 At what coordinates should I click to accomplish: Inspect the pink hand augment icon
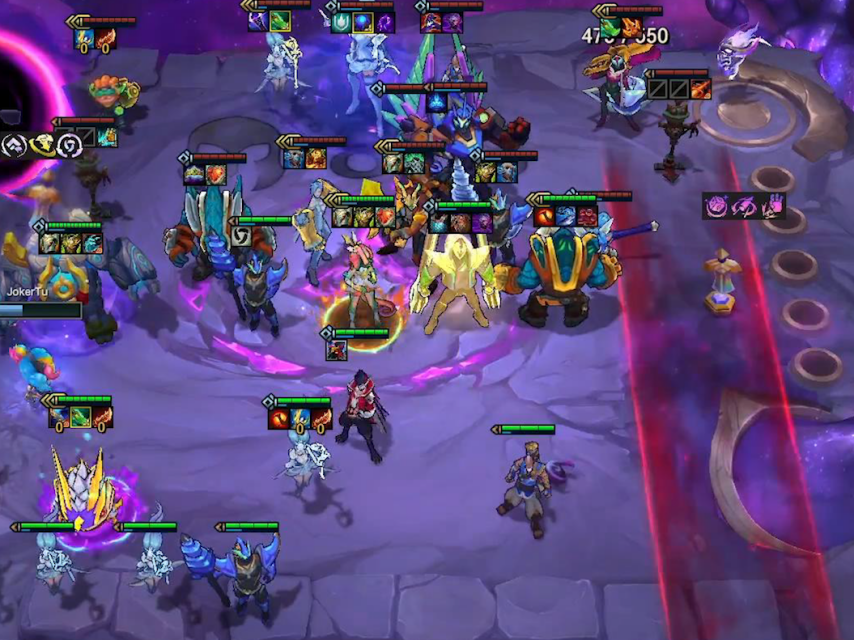point(770,206)
